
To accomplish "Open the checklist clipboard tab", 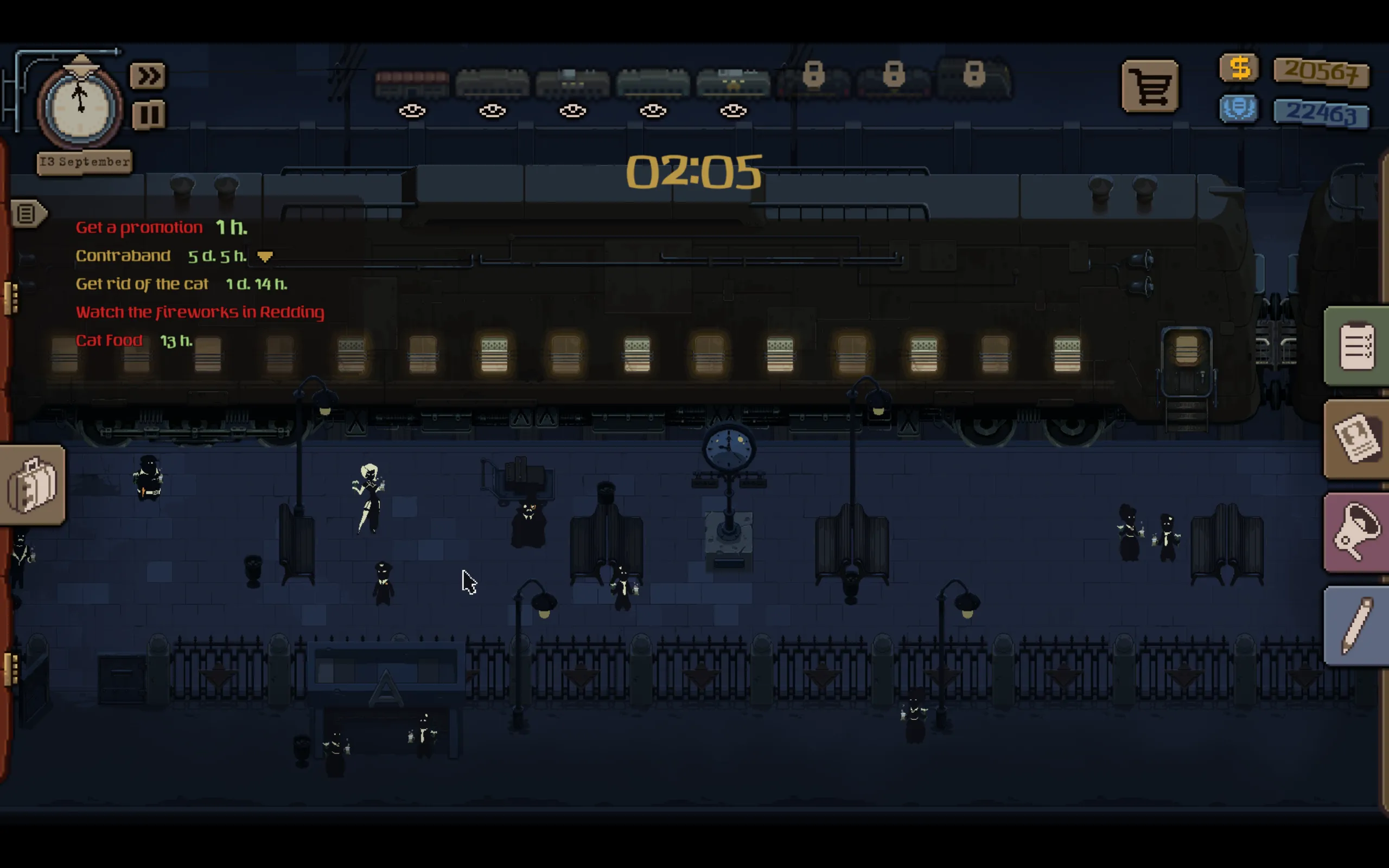I will tap(1356, 346).
